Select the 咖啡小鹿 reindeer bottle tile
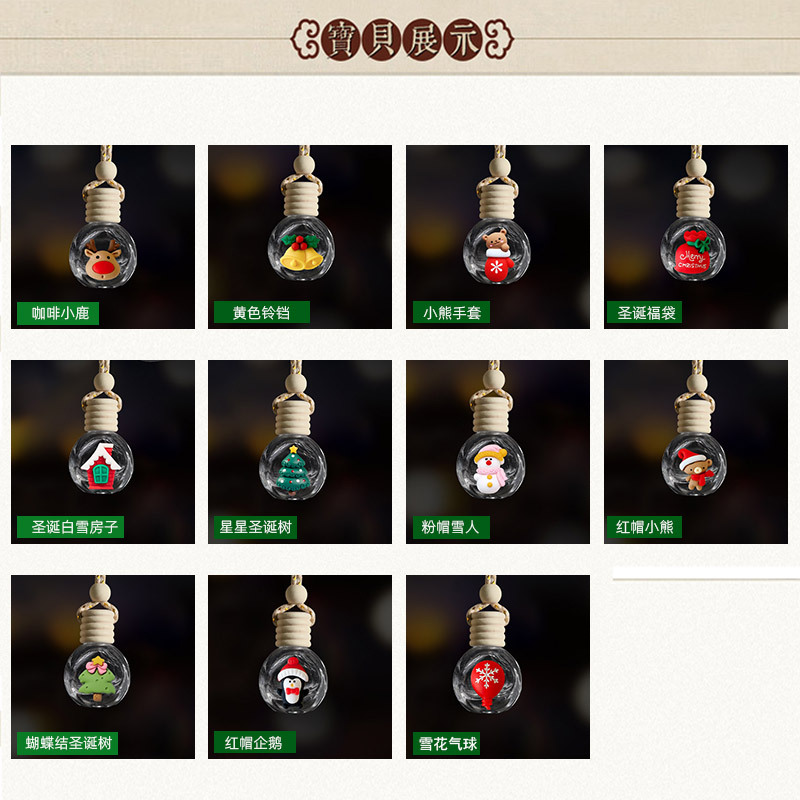Screen dimensions: 800x800 point(102,237)
